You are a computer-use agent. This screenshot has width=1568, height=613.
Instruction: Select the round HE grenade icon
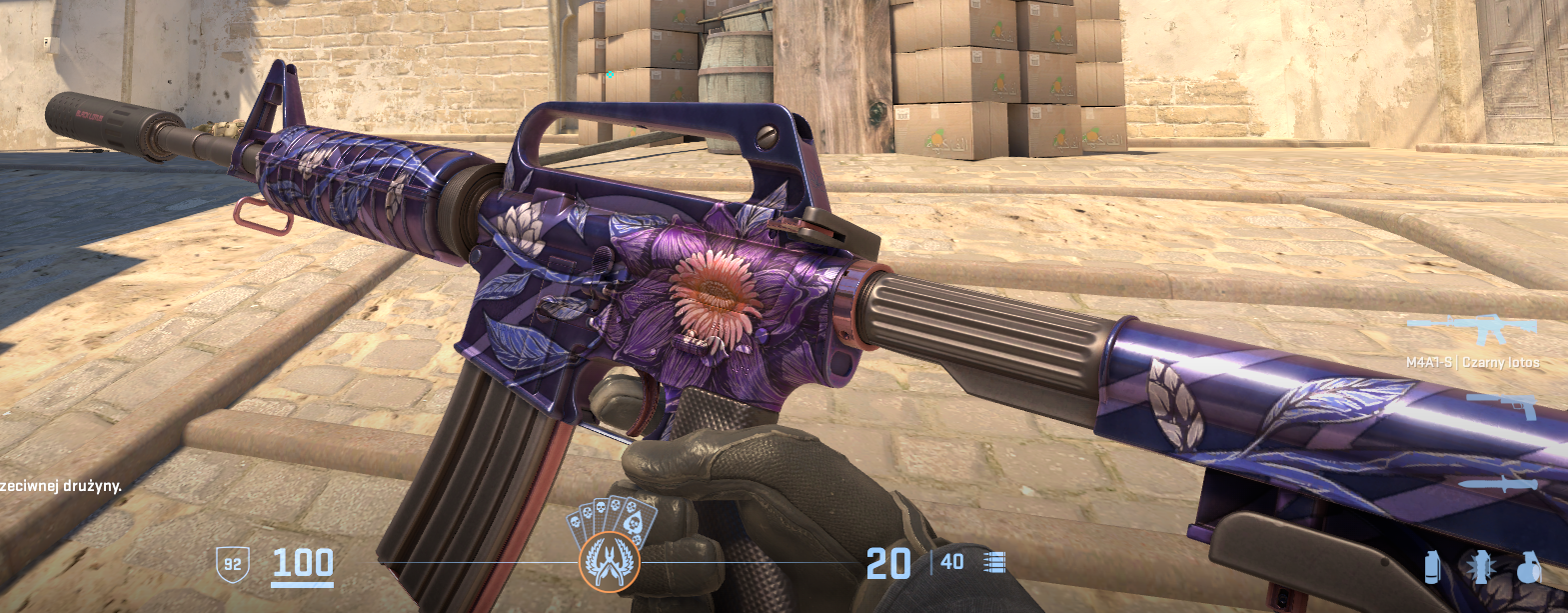pos(1529,567)
